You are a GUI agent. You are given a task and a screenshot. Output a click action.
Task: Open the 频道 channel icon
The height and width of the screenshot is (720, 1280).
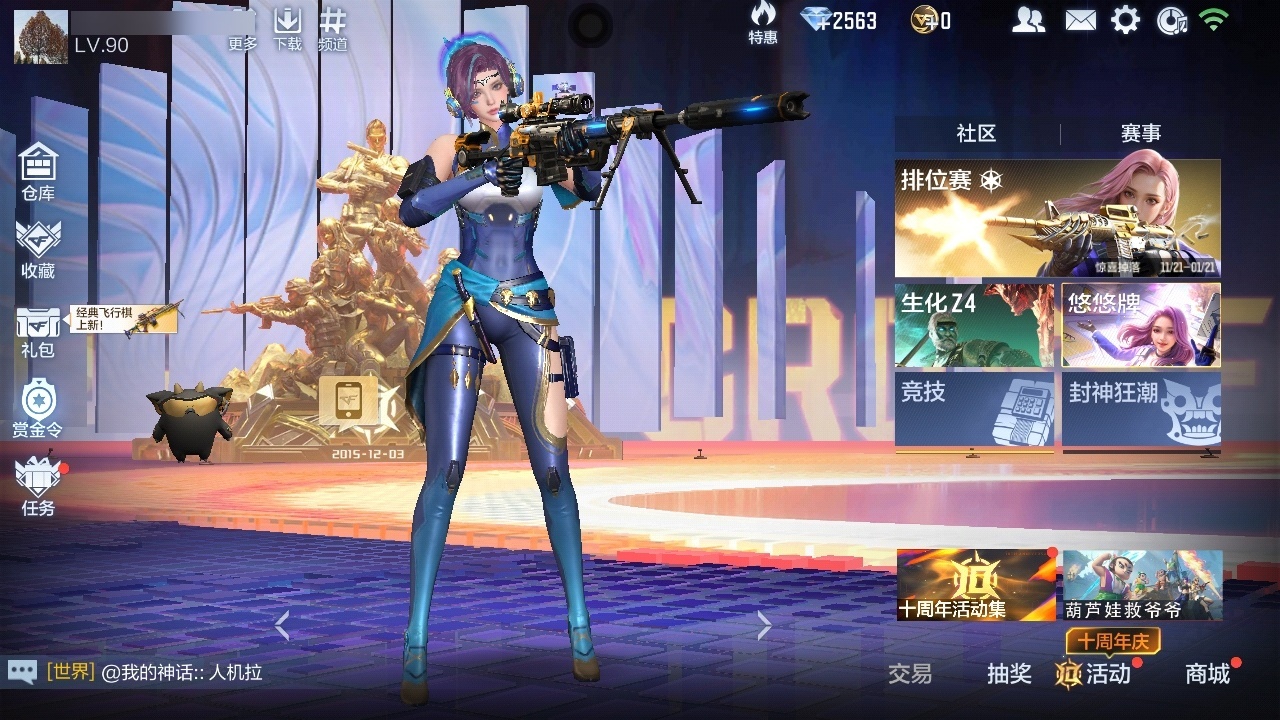pos(333,28)
